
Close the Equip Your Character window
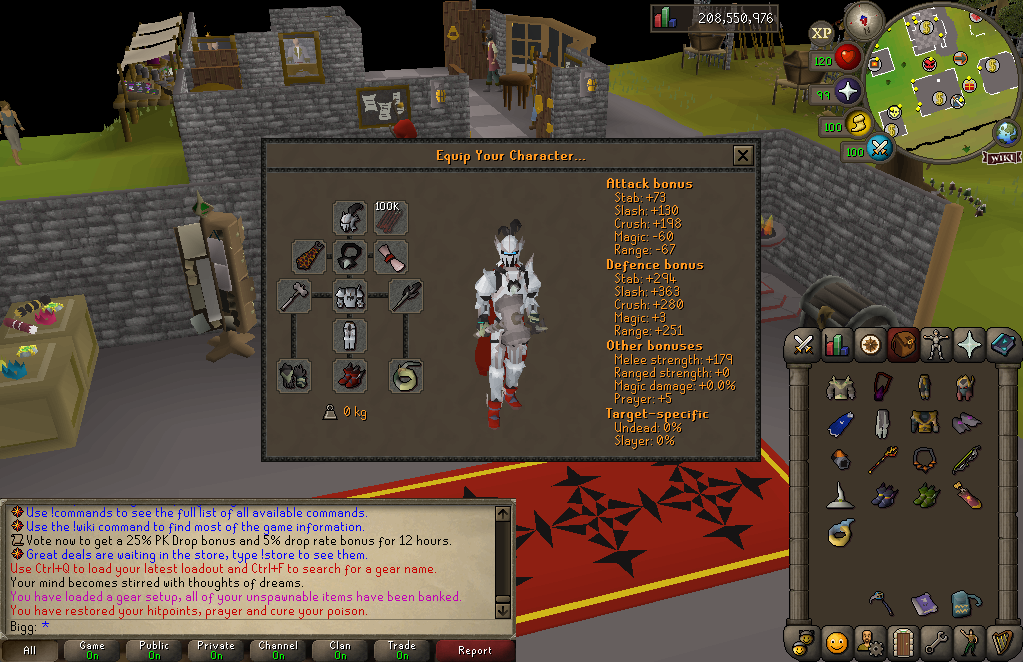(742, 156)
